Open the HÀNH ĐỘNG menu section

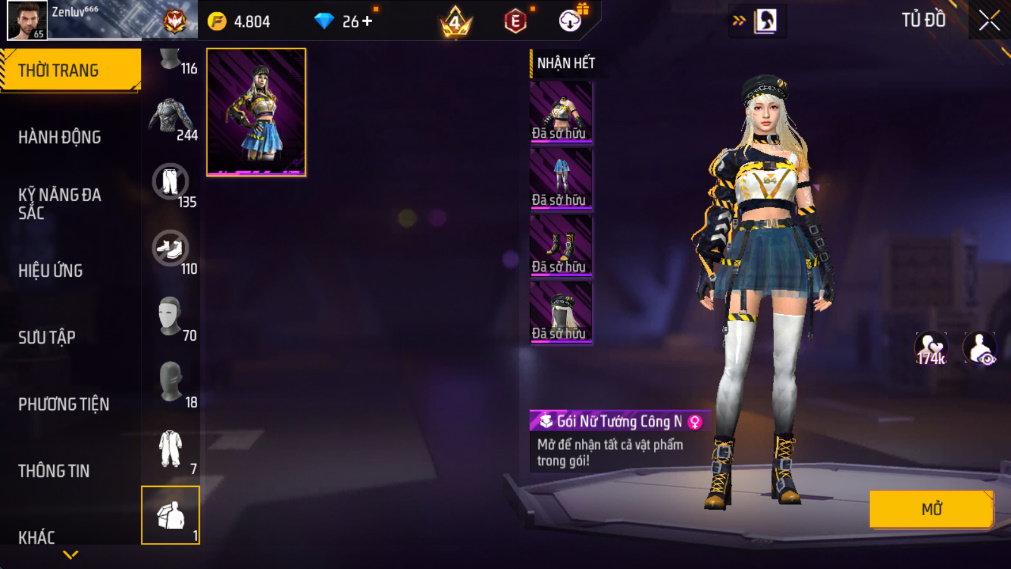(x=60, y=137)
